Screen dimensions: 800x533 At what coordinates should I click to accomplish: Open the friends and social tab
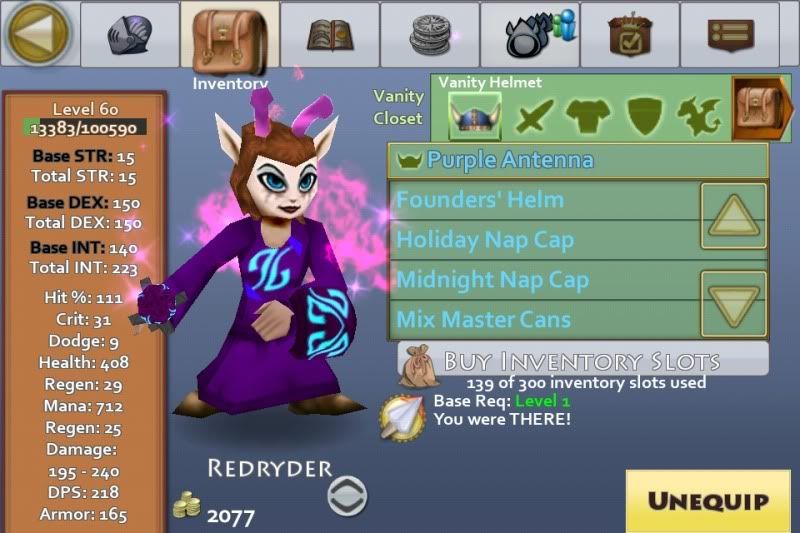(529, 35)
